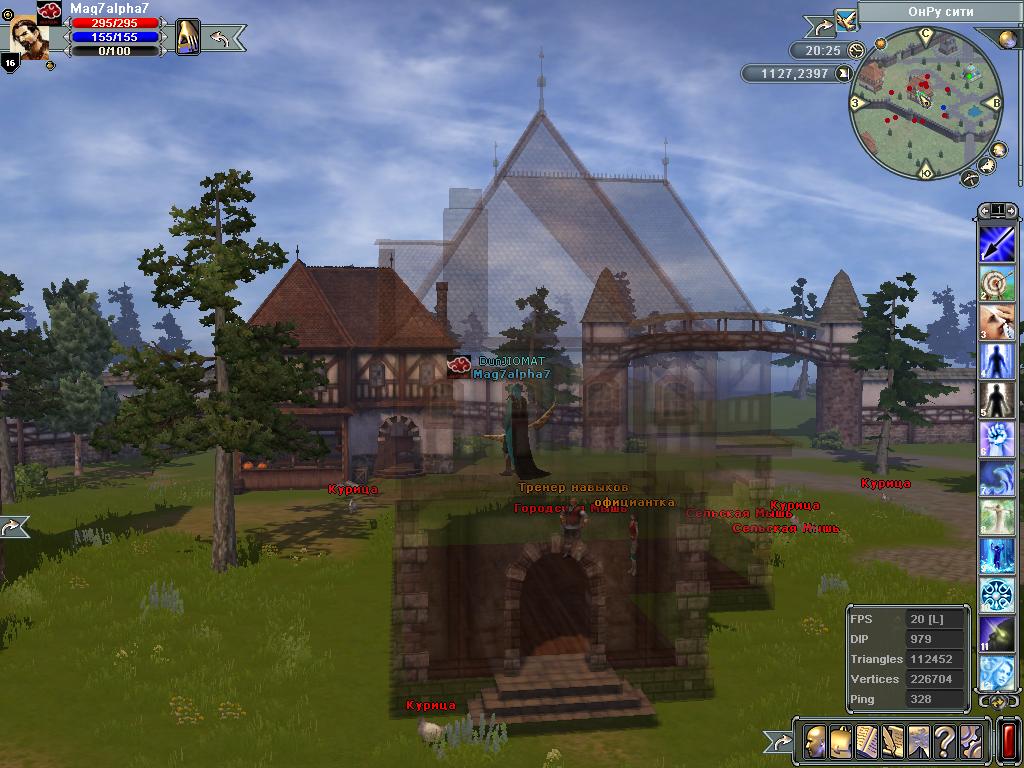
Task: Click the winged bird icon above the minimap
Action: [x=846, y=18]
